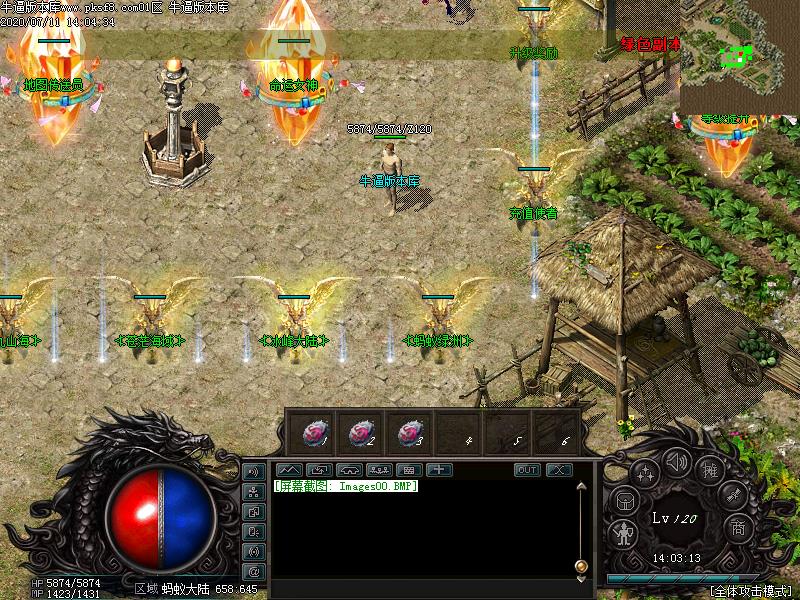Click the OUT button above the chat
The height and width of the screenshot is (600, 800).
click(x=527, y=470)
